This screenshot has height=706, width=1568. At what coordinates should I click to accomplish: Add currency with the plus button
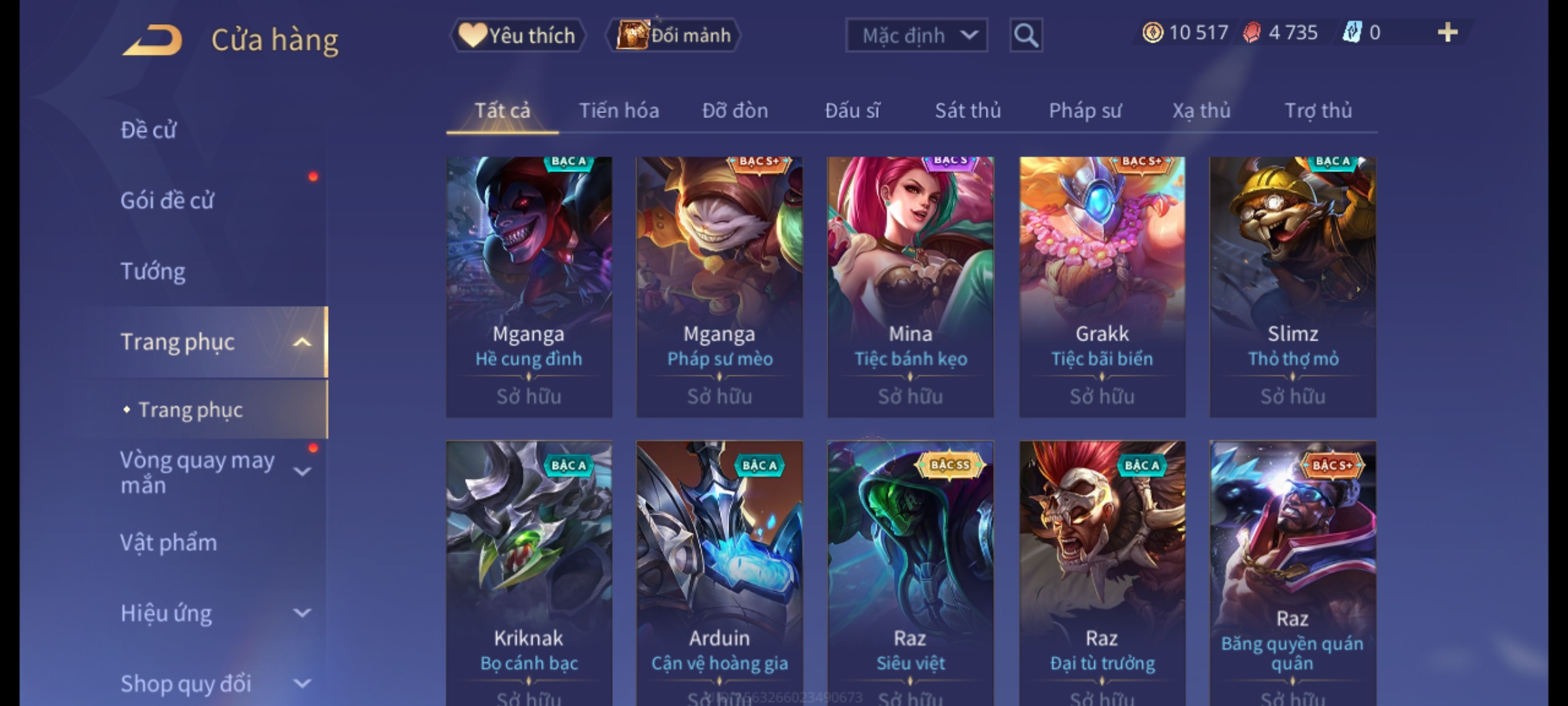(x=1447, y=33)
